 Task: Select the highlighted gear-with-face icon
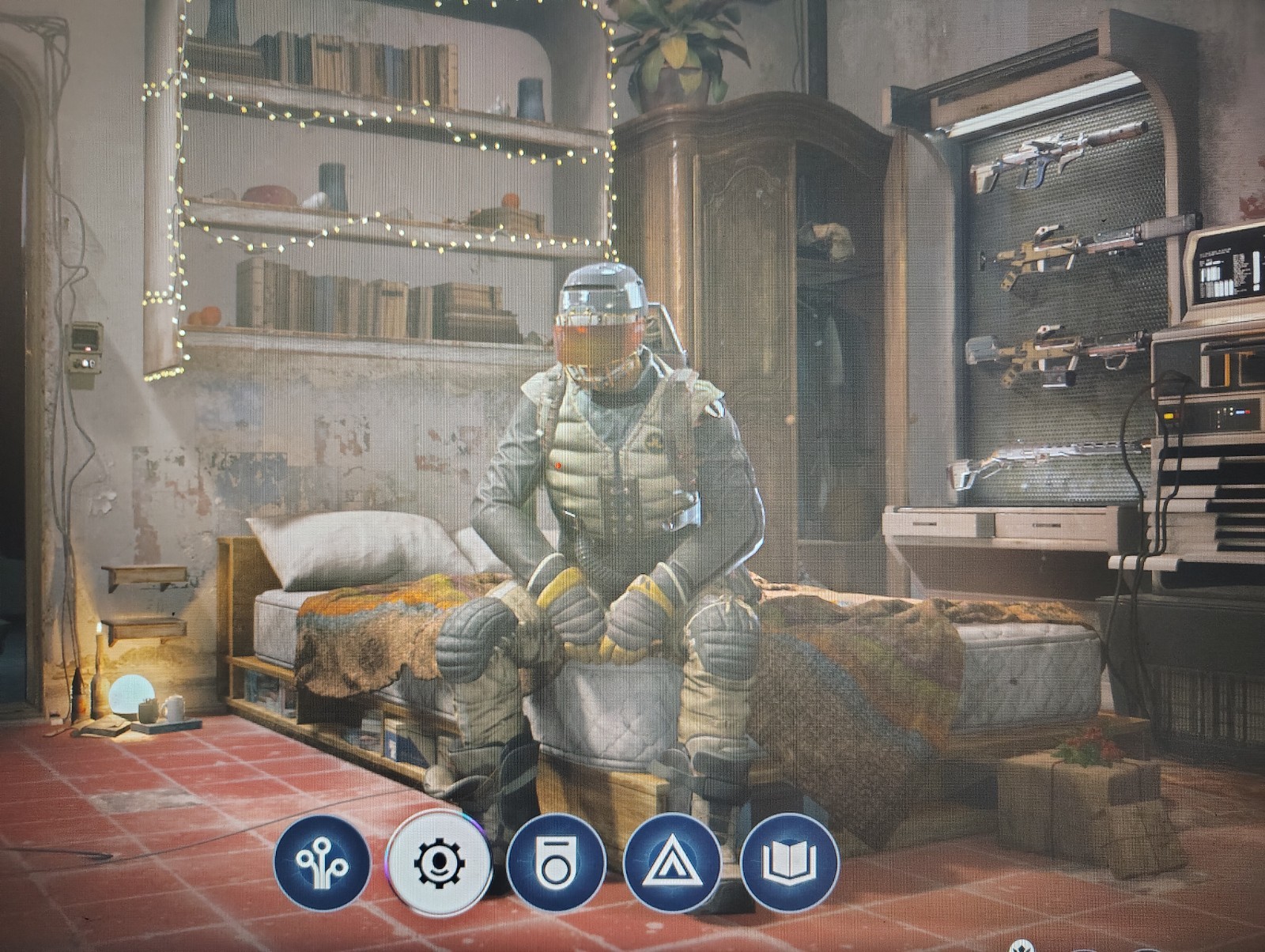[x=439, y=863]
